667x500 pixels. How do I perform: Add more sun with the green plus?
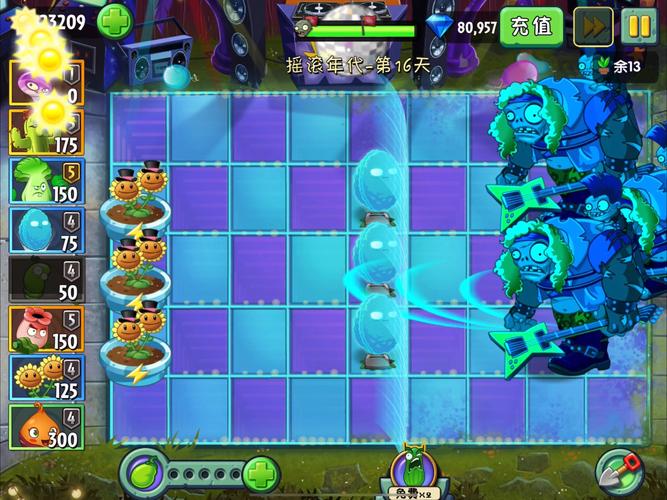tap(115, 20)
